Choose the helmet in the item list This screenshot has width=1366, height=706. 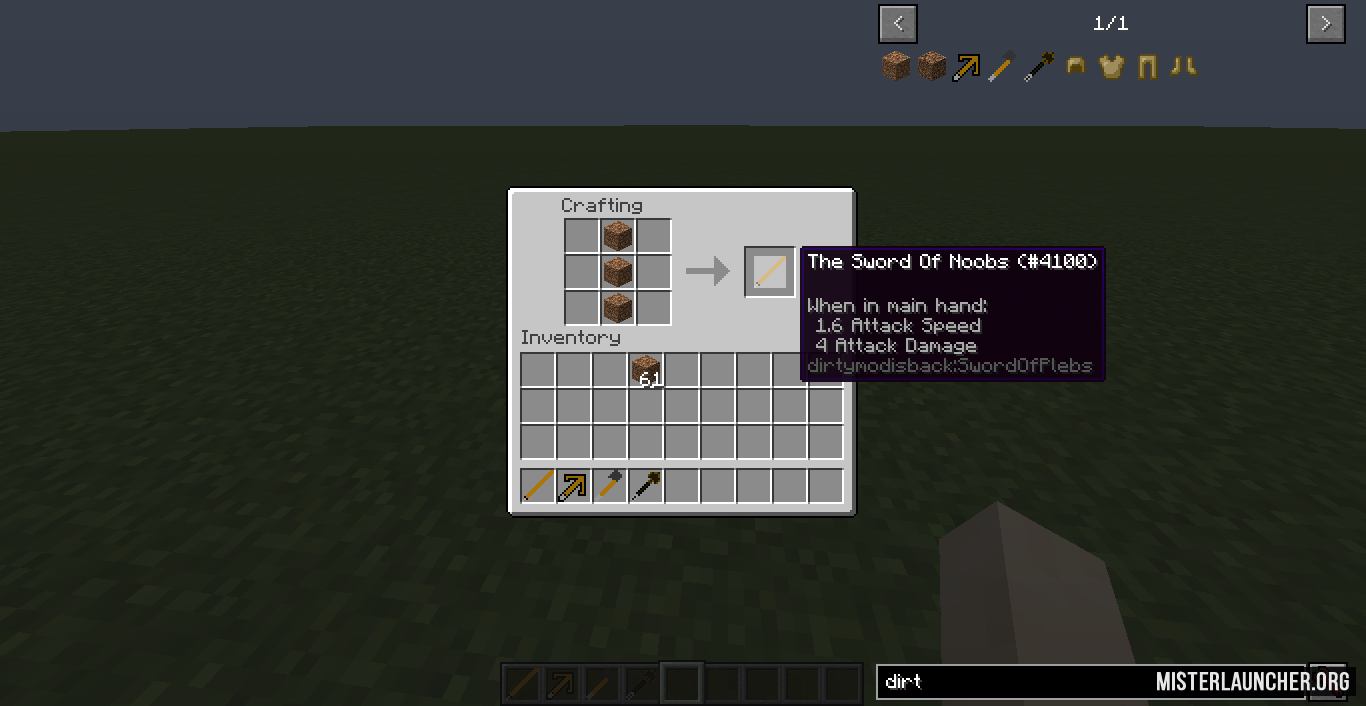click(1076, 67)
